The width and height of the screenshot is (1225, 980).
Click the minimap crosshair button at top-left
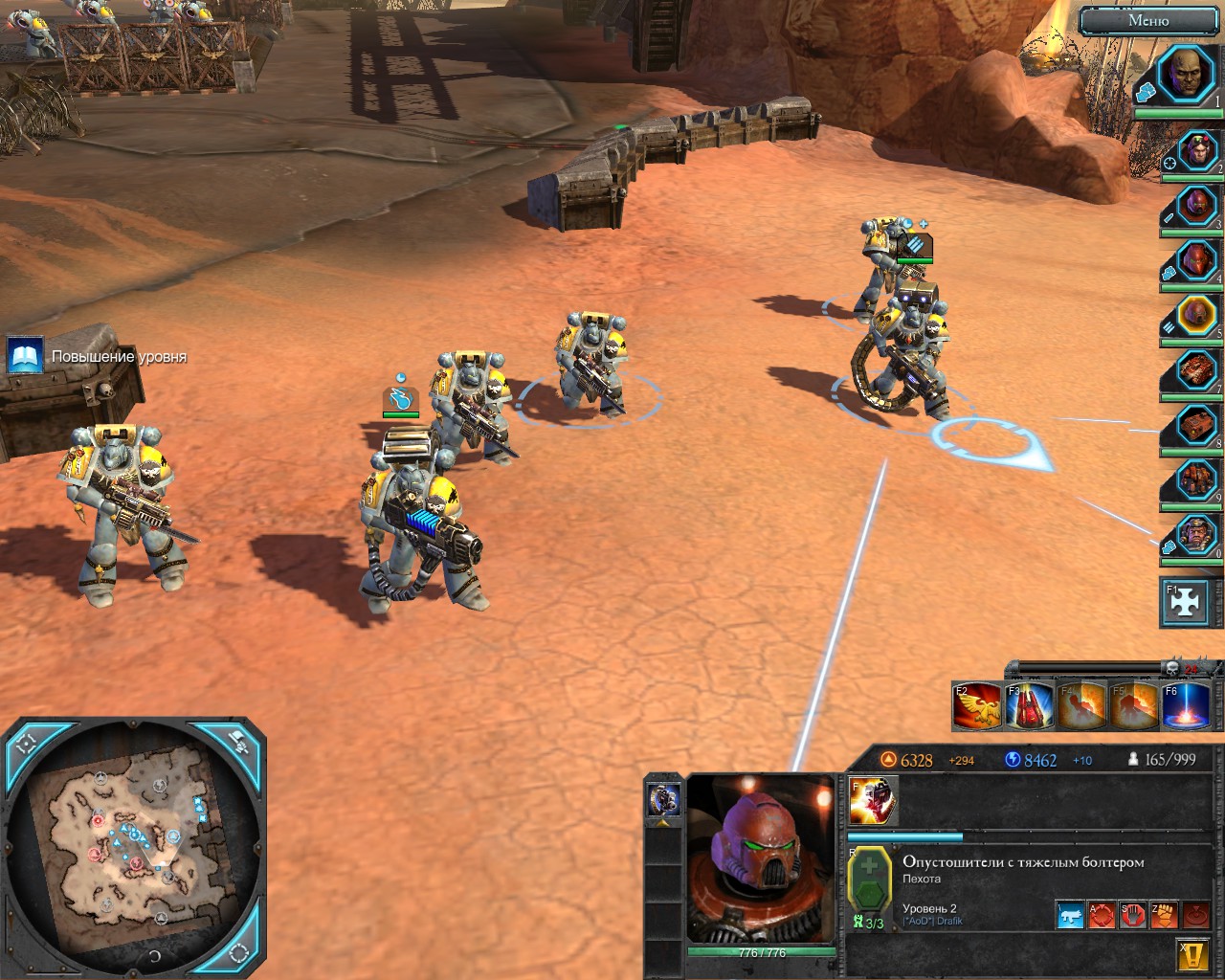[26, 742]
